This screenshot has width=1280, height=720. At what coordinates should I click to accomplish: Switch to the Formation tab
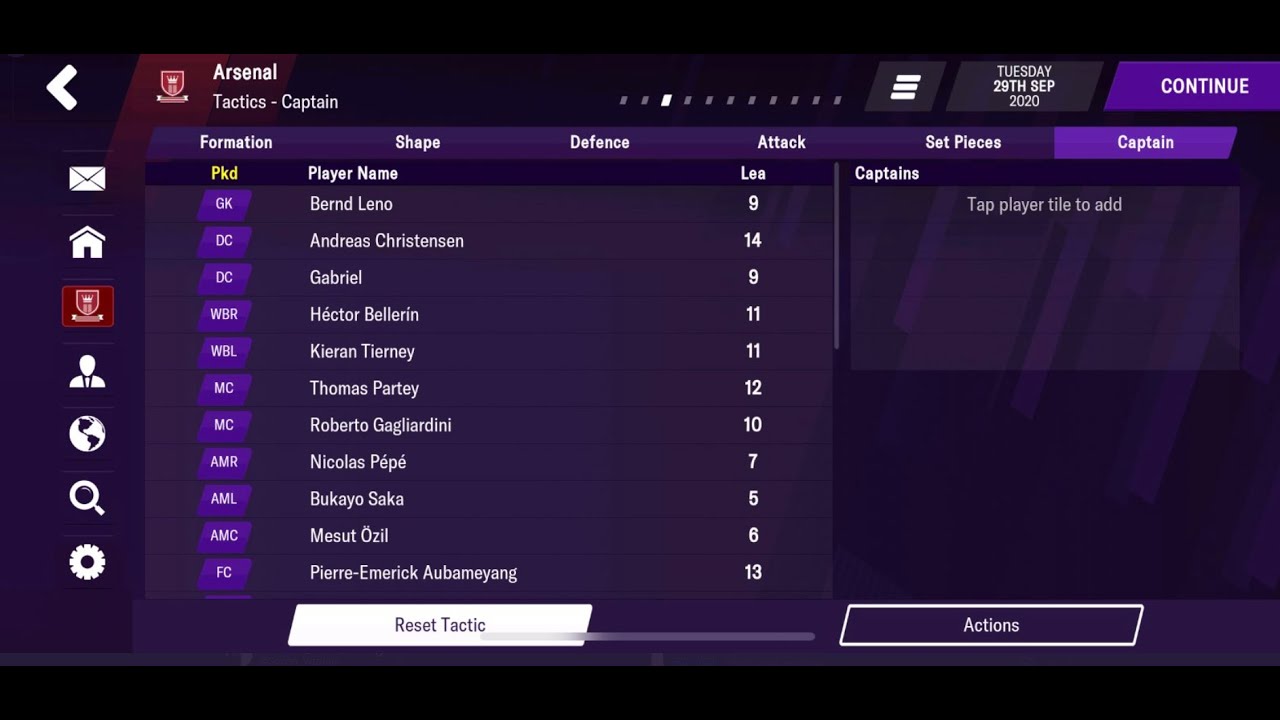pyautogui.click(x=235, y=142)
